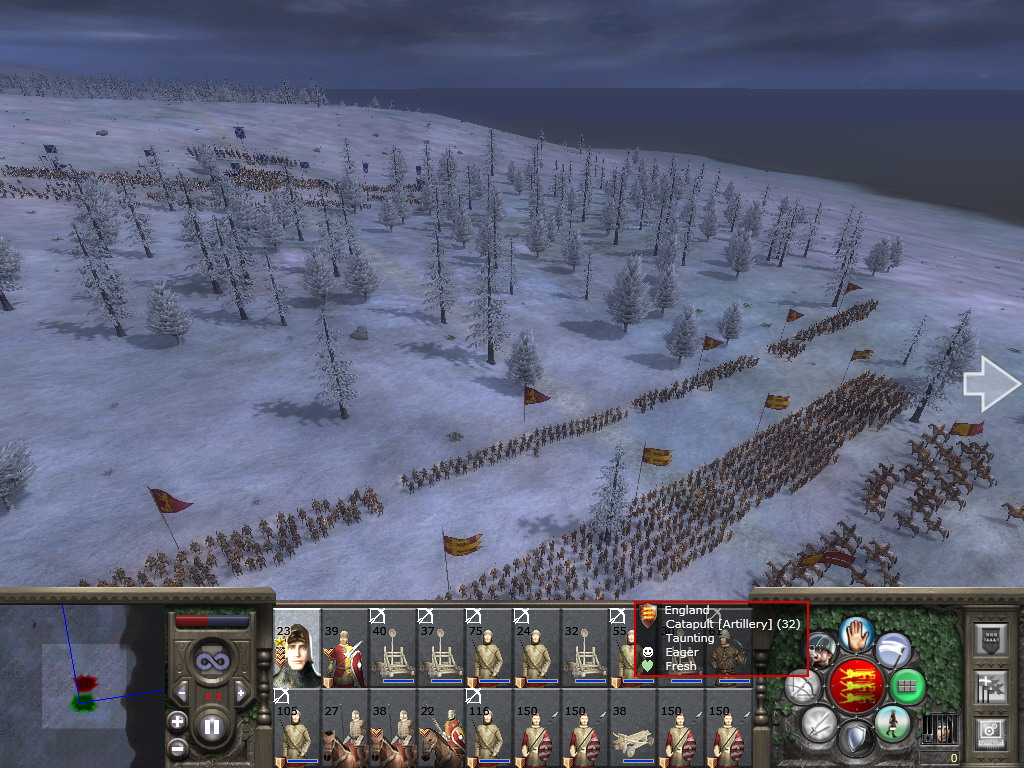1024x768 pixels.
Task: Choose the 116-man archer unit card
Action: pos(489,728)
